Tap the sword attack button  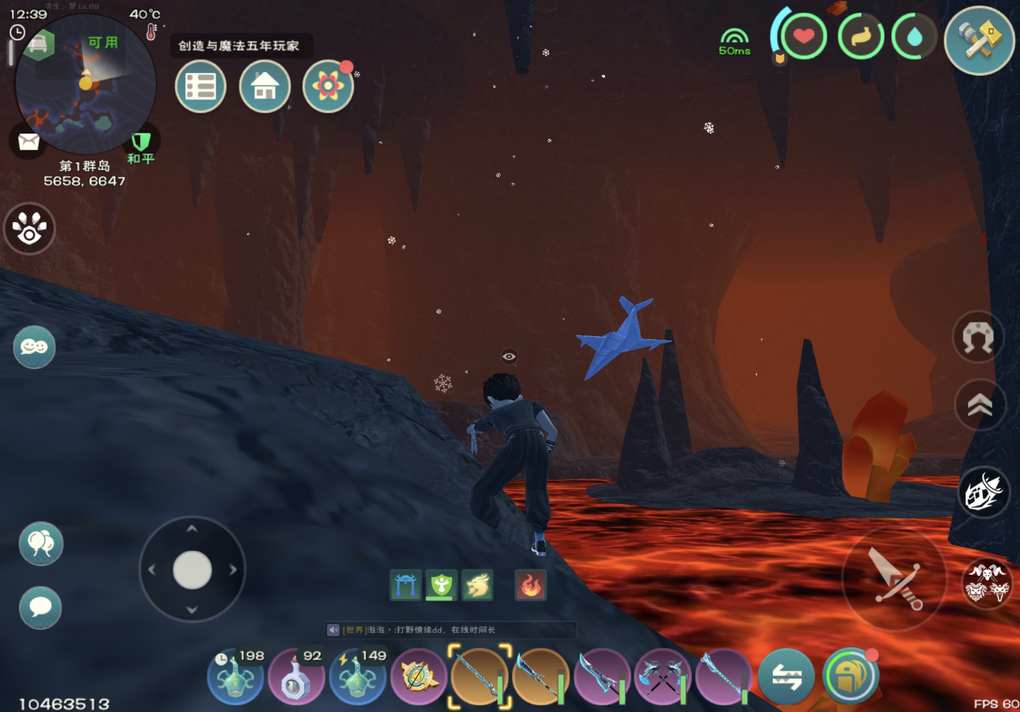893,577
